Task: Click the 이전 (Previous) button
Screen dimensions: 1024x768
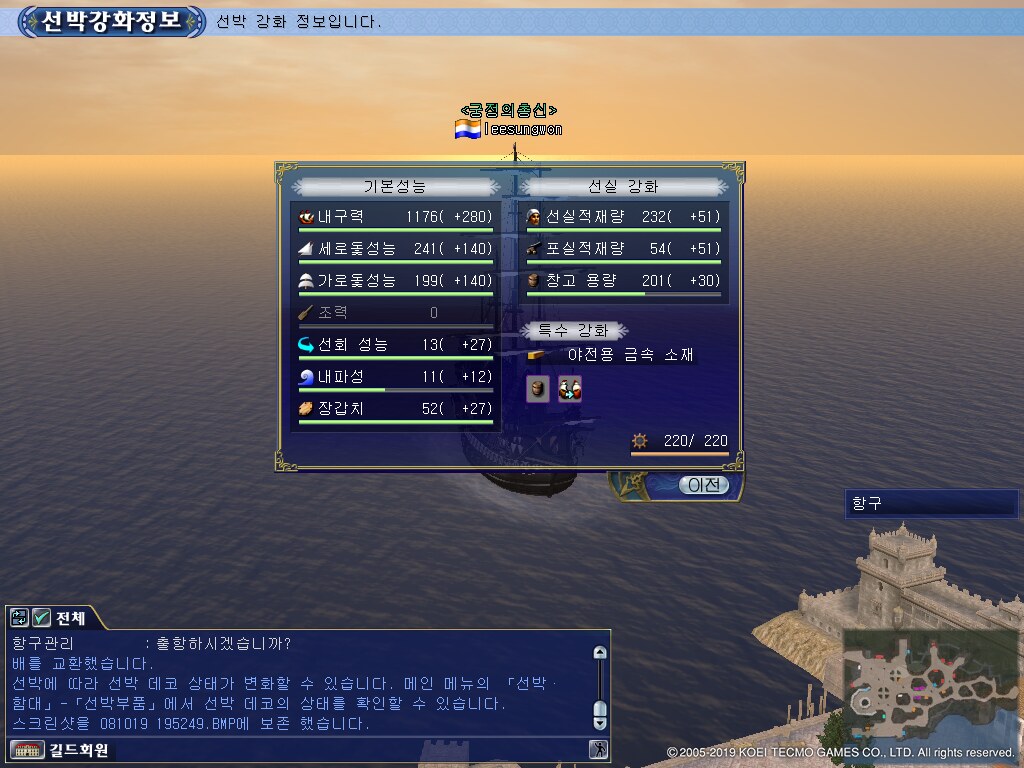Action: (704, 485)
